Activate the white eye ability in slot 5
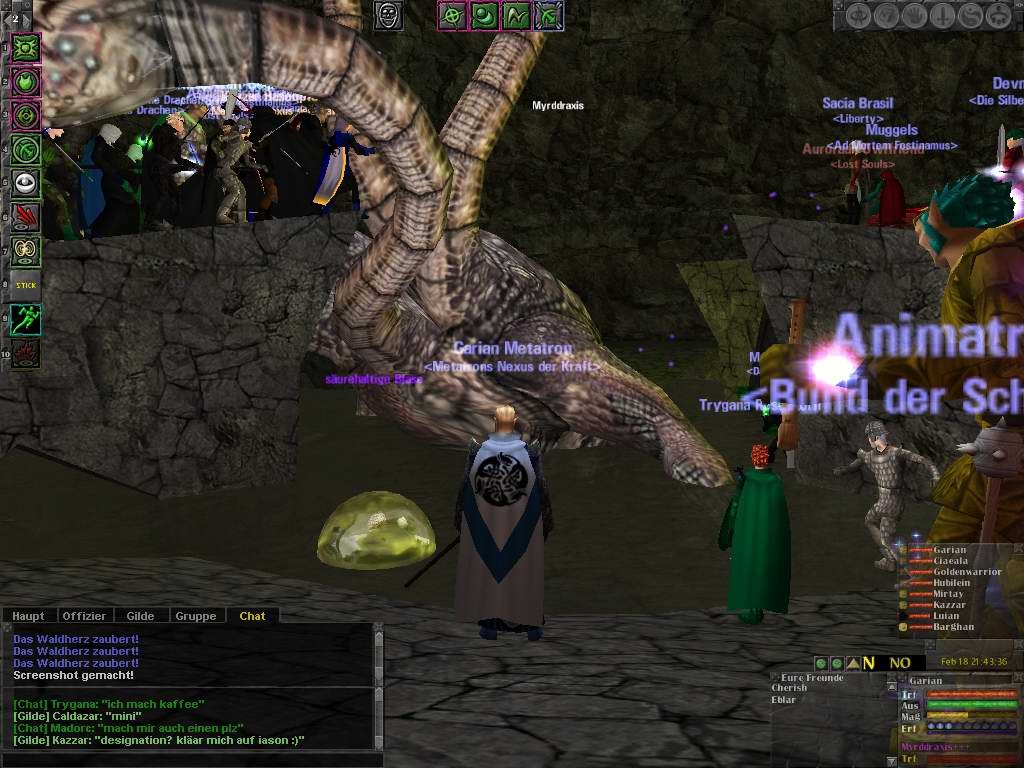This screenshot has height=768, width=1024. (26, 183)
